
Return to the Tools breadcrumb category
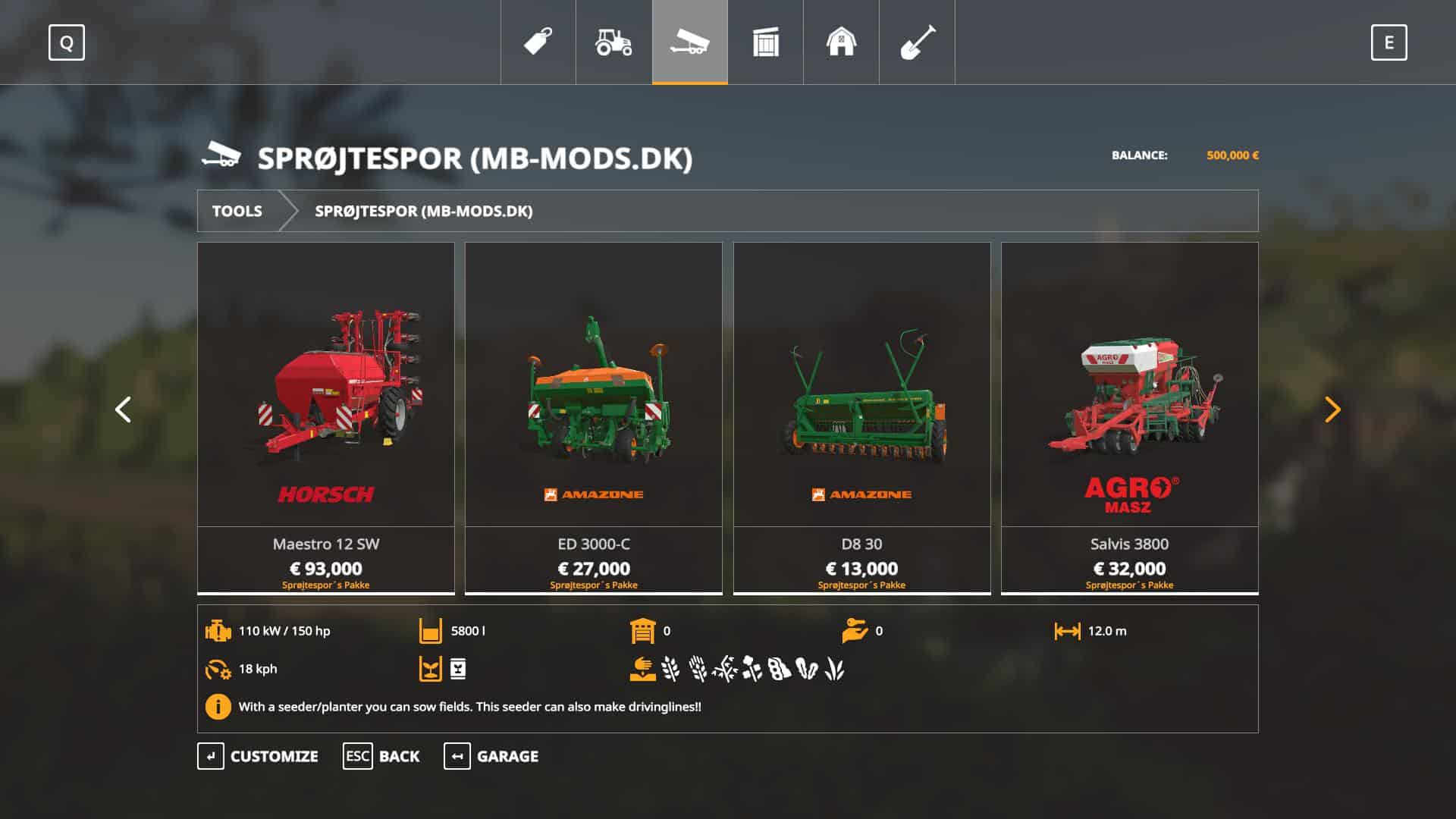point(237,211)
